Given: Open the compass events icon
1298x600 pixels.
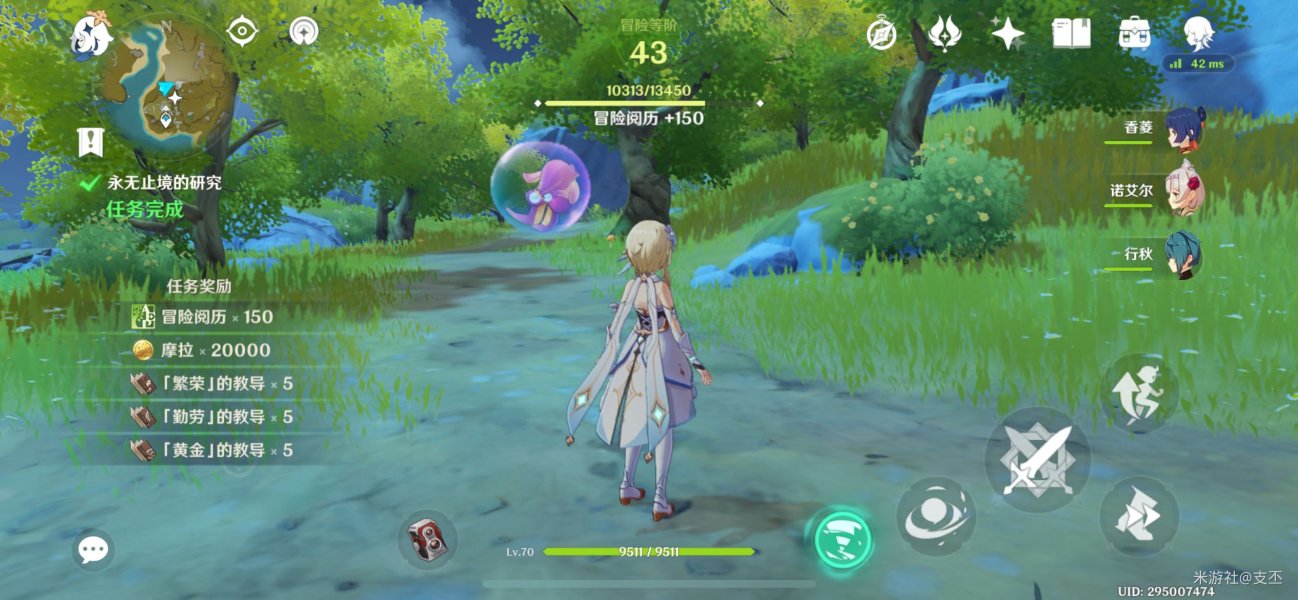Looking at the screenshot, I should (x=881, y=34).
